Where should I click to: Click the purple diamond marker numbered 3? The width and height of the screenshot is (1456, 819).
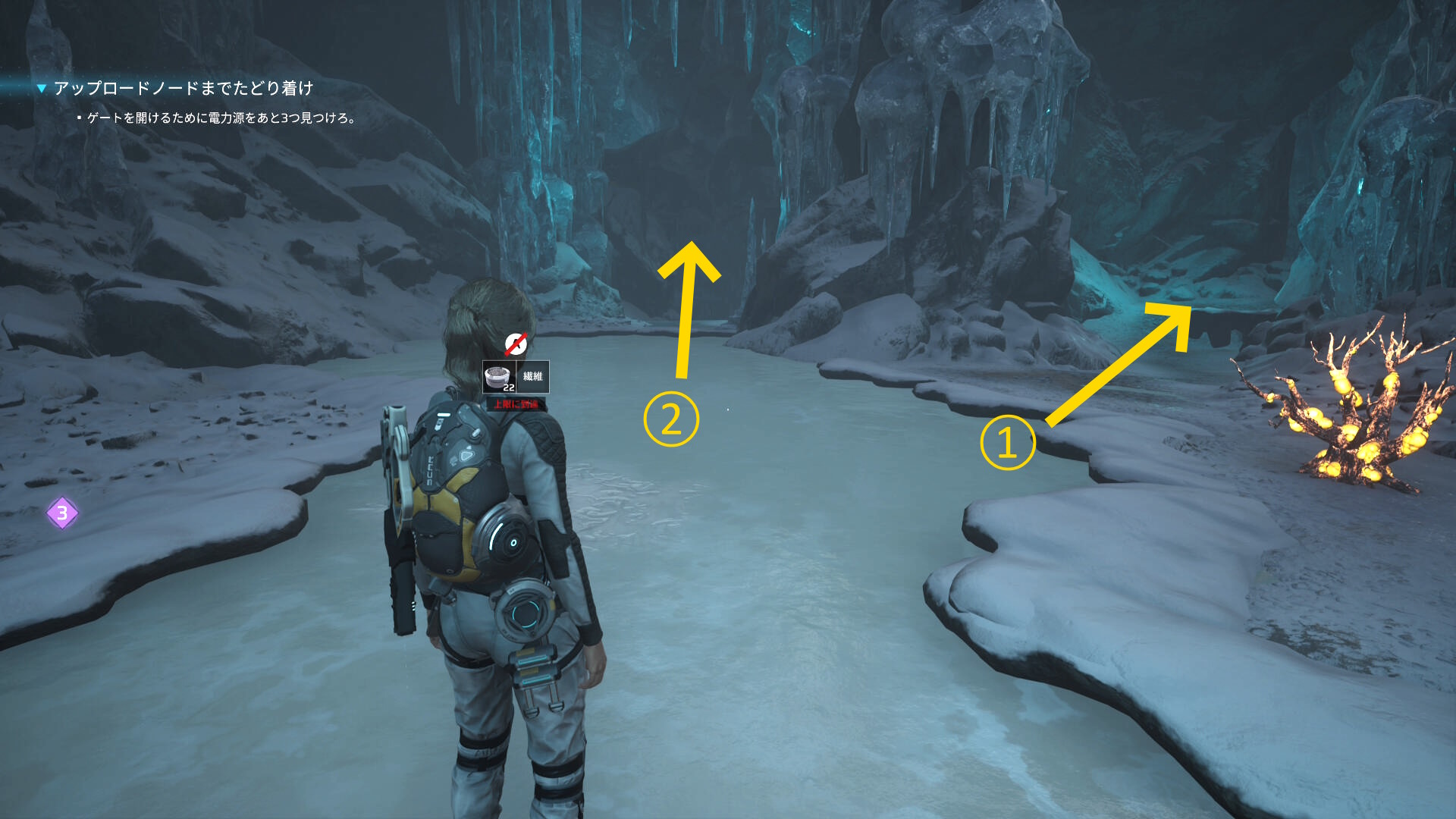point(62,513)
